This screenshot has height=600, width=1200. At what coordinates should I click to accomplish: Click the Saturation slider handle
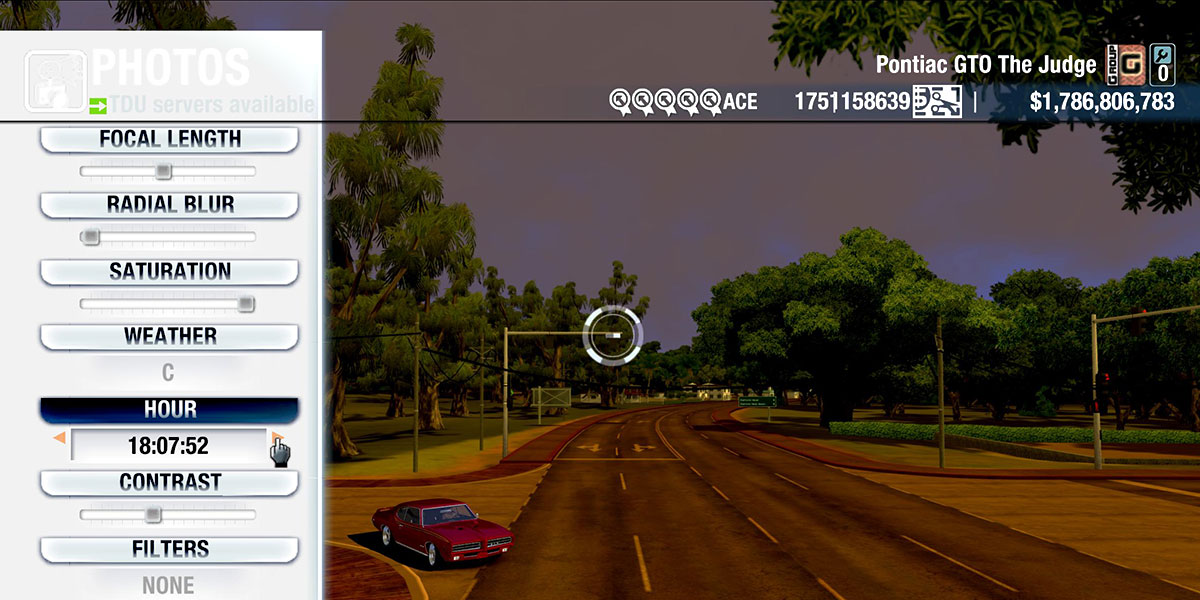(x=246, y=304)
